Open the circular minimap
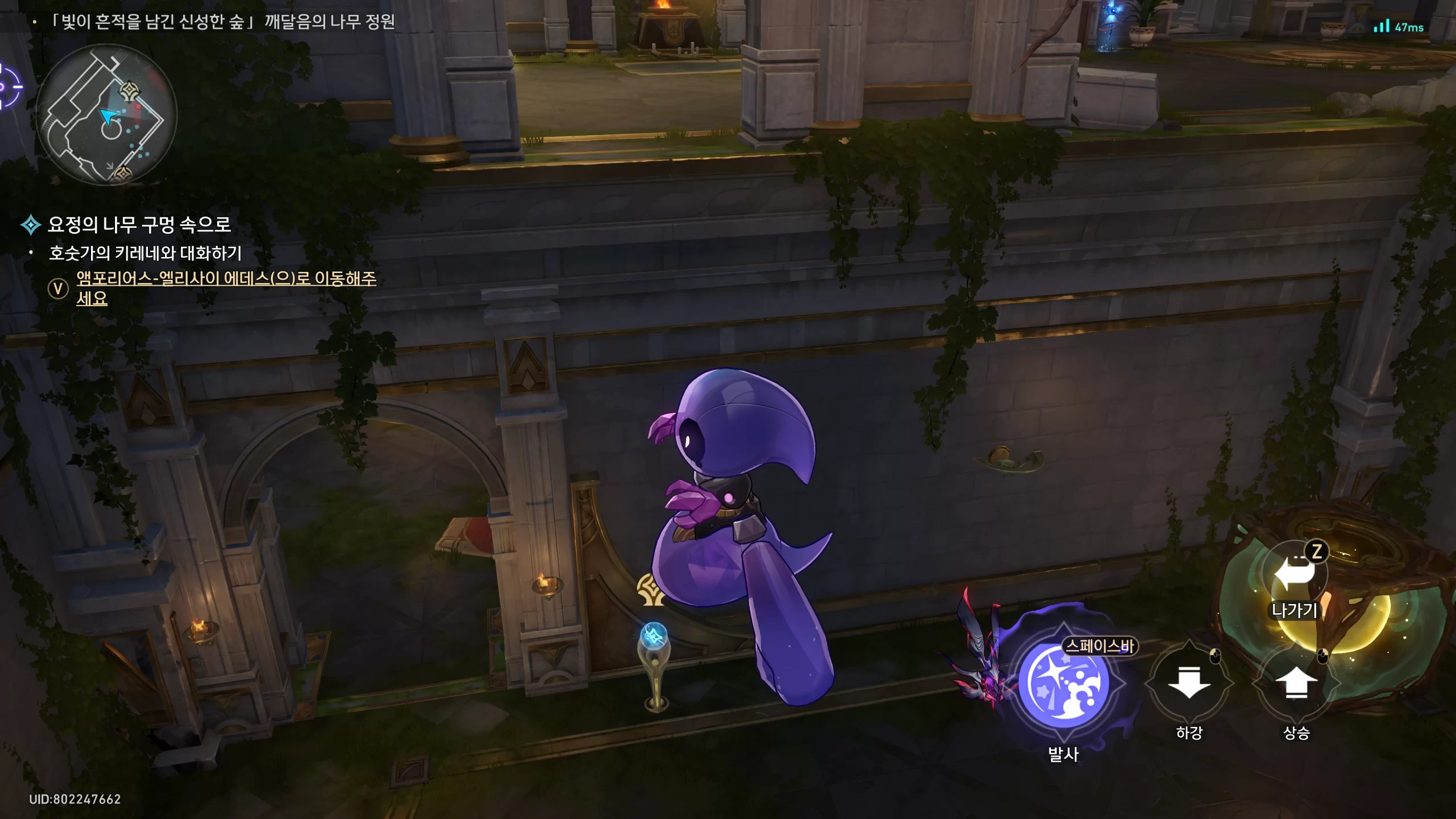This screenshot has height=819, width=1456. point(107,115)
